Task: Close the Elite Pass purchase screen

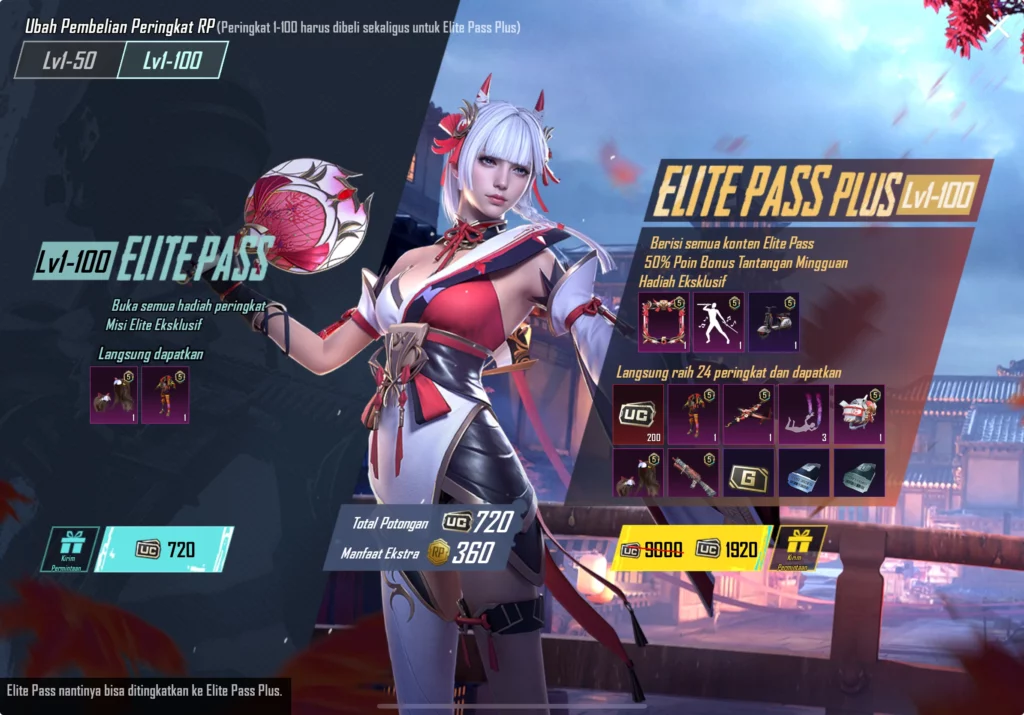Action: (x=1002, y=27)
